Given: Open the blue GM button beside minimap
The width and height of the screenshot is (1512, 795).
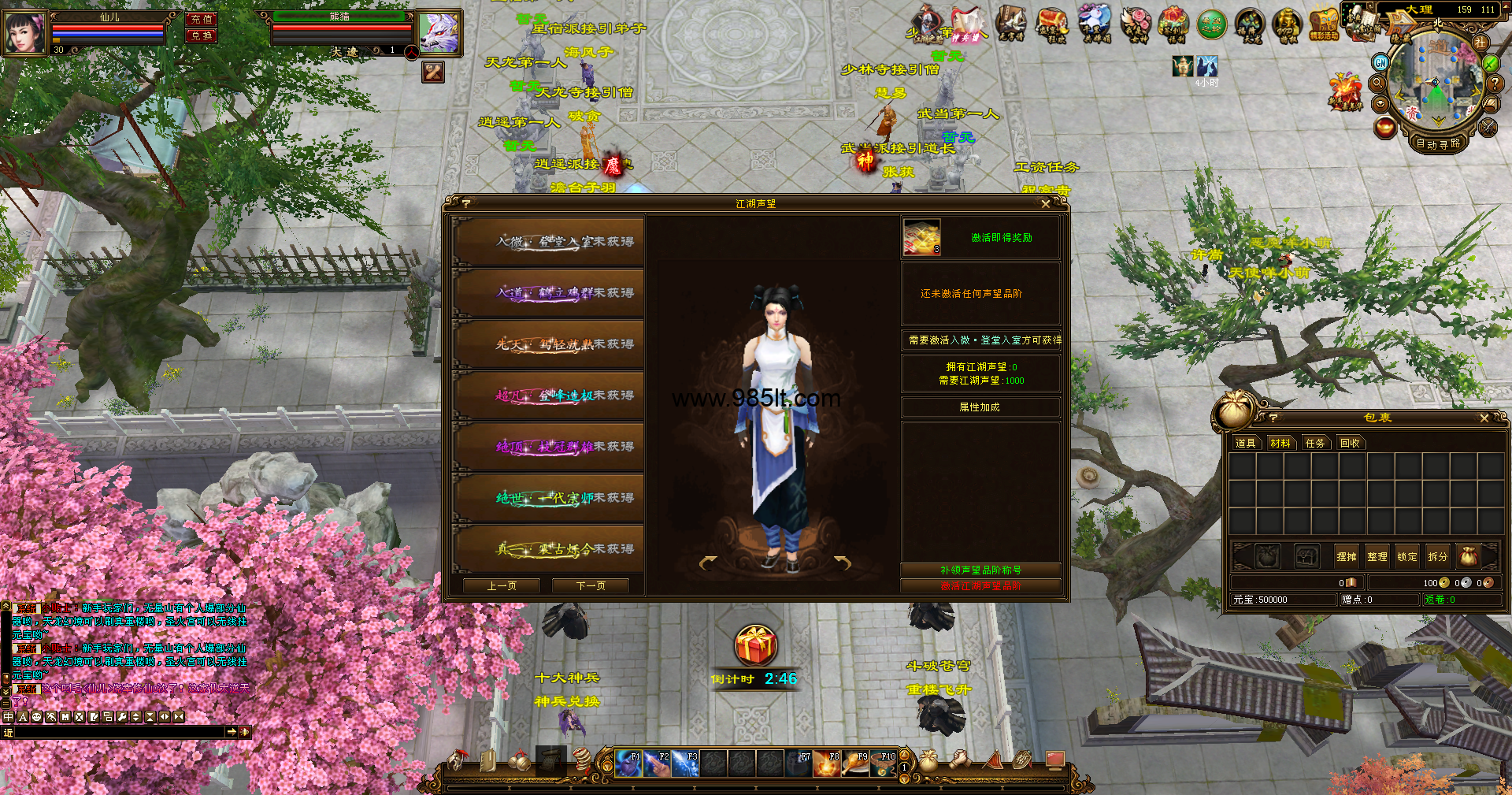Looking at the screenshot, I should (x=1380, y=62).
